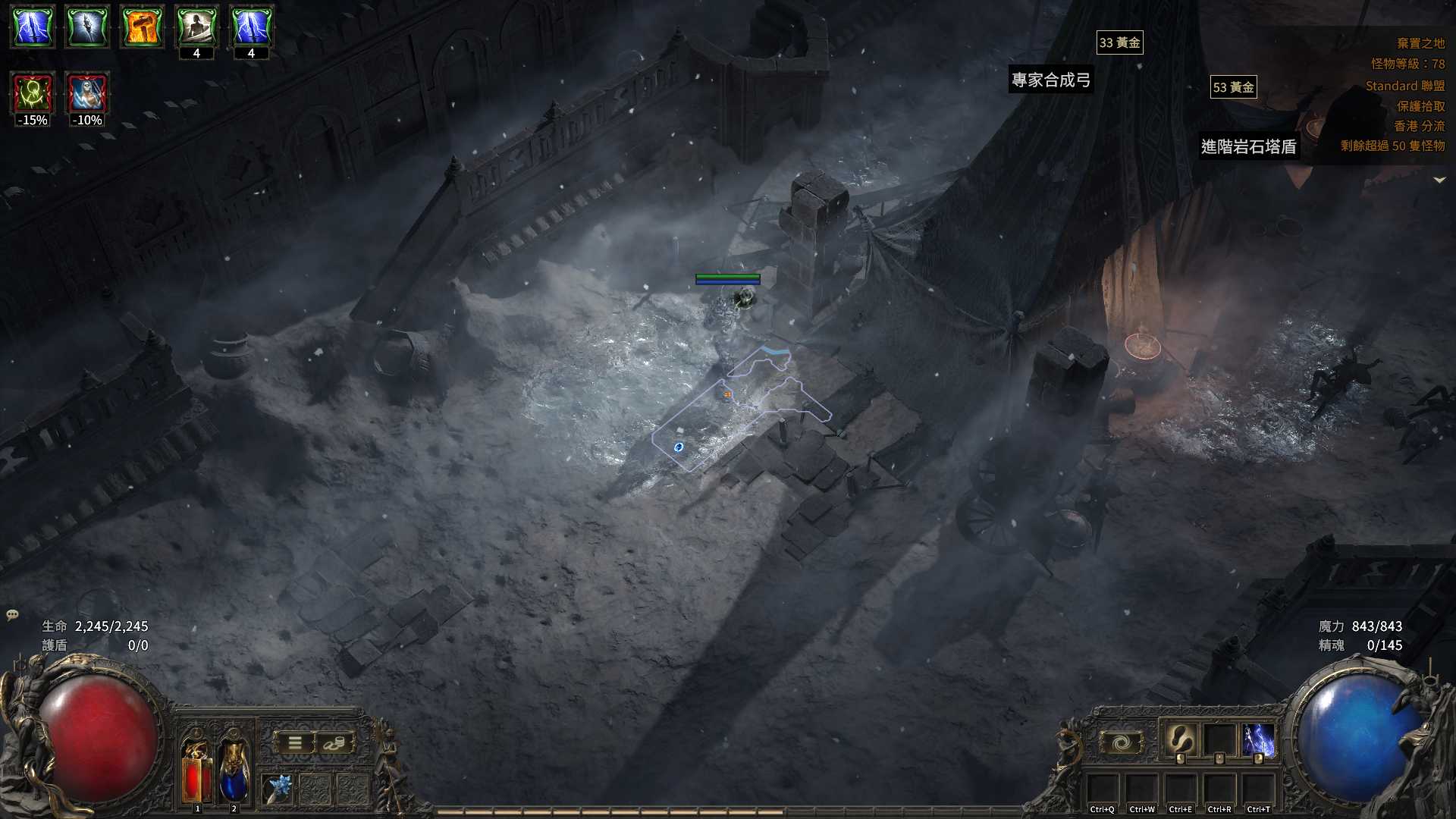Open the three-line game menu button
The height and width of the screenshot is (819, 1456).
pos(295,743)
